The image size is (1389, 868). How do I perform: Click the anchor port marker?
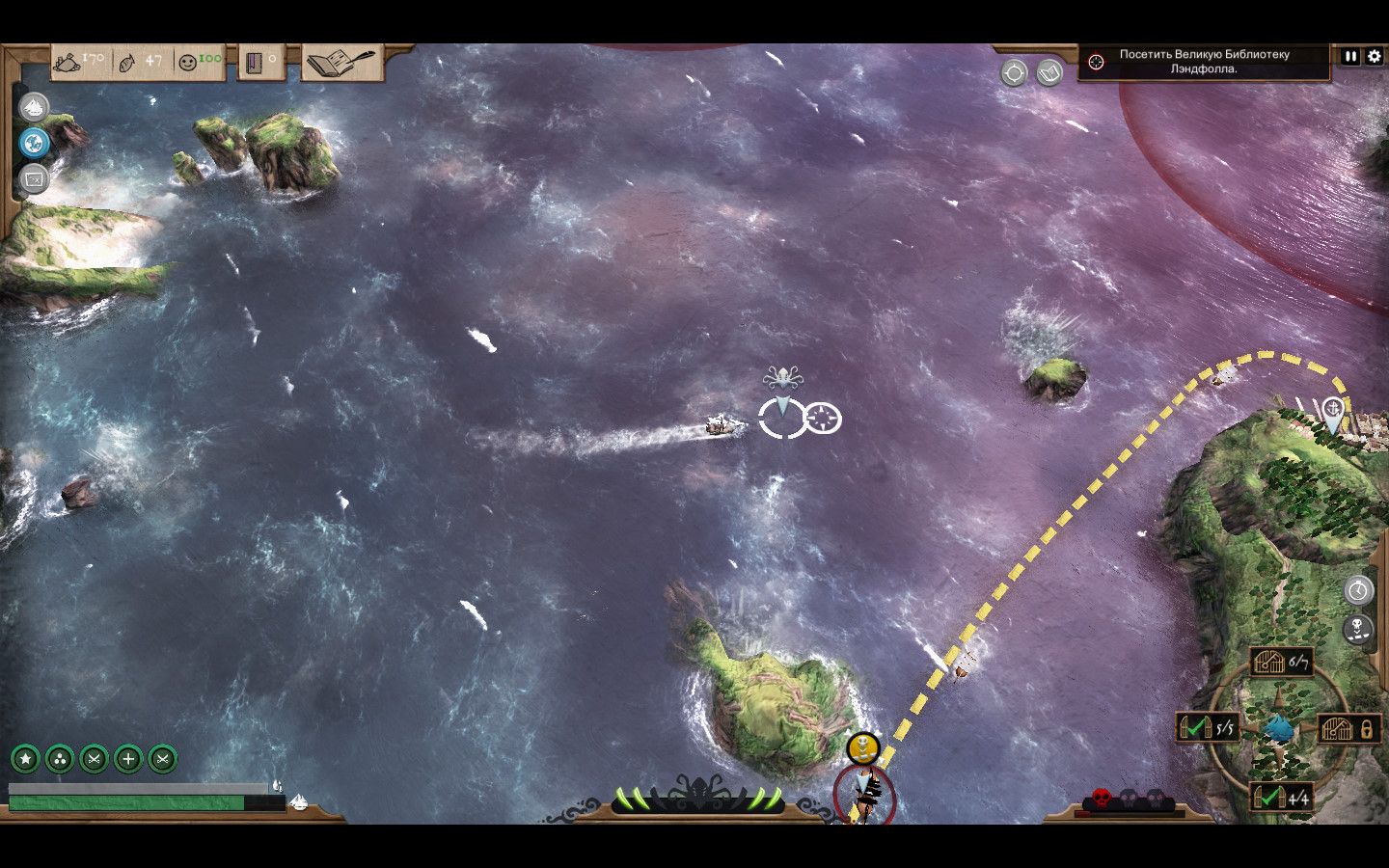pyautogui.click(x=1333, y=412)
